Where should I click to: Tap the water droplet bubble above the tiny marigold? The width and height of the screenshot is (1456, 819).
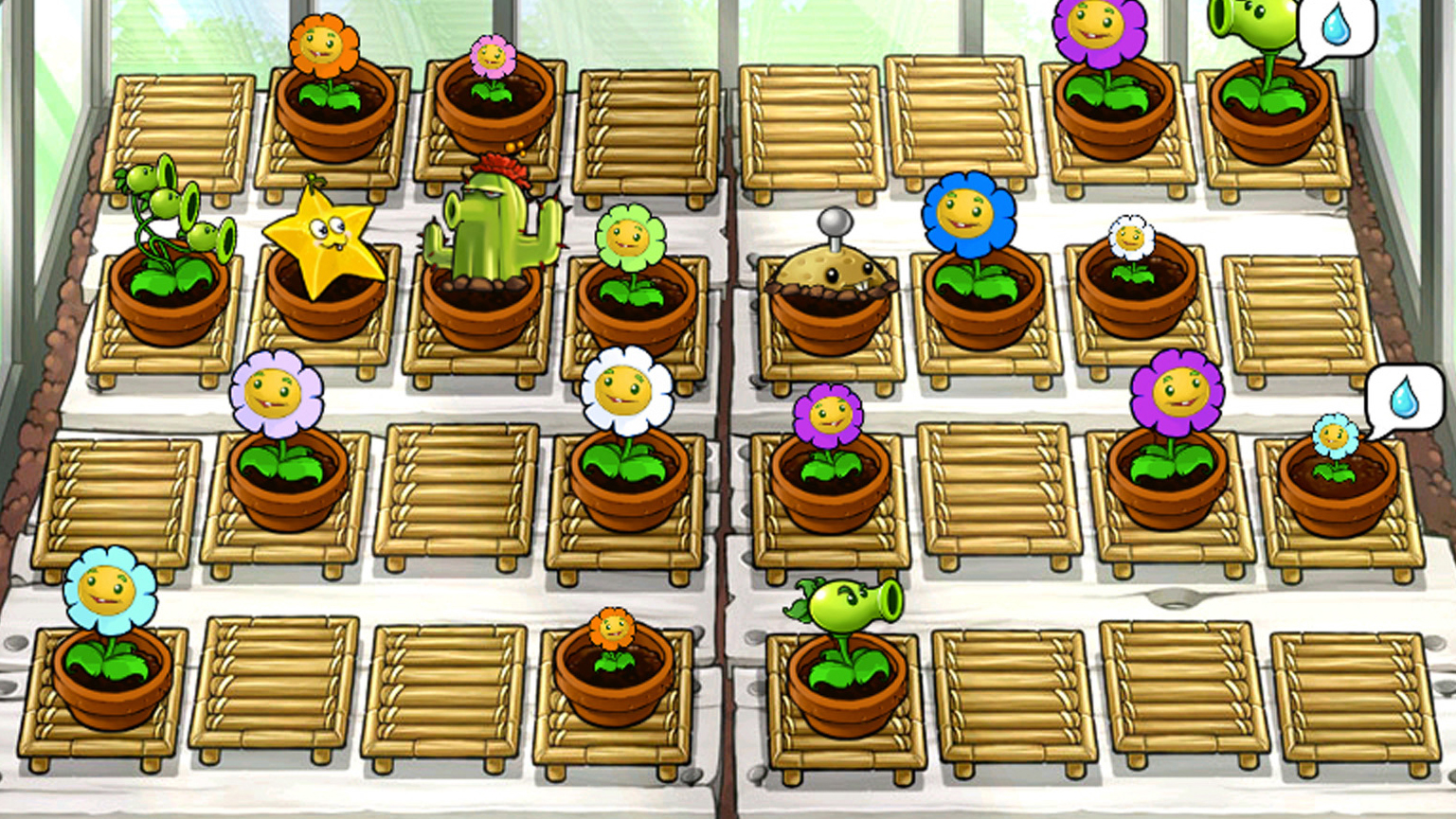click(x=1402, y=399)
